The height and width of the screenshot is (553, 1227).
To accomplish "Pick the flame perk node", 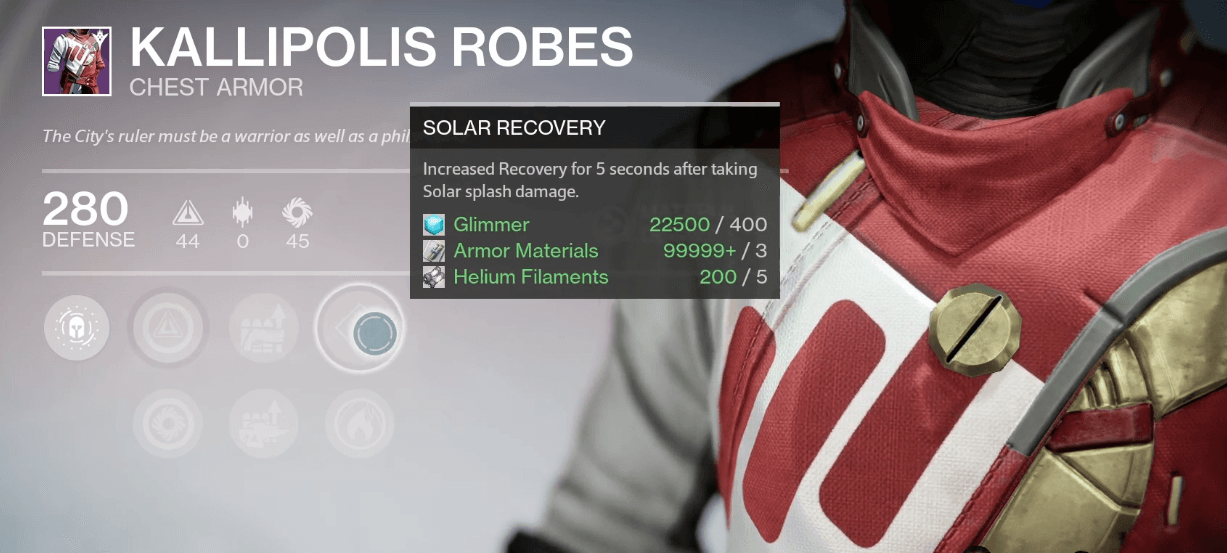I will pyautogui.click(x=359, y=424).
